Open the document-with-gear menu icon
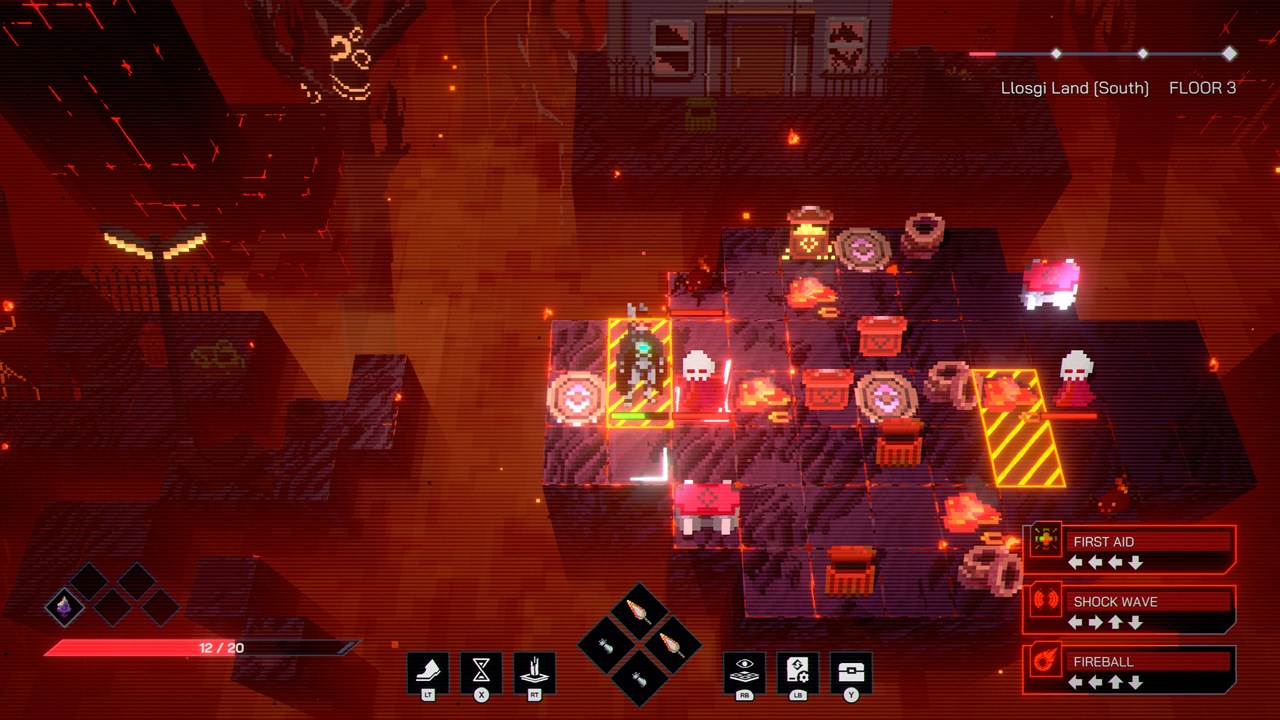The width and height of the screenshot is (1280, 720). click(x=798, y=671)
